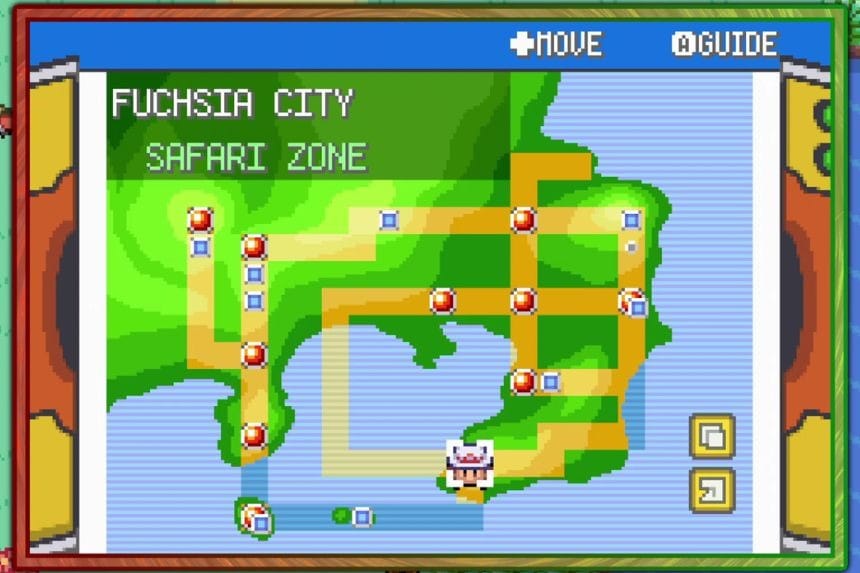Select the Indigo Plateau red marker
This screenshot has width=860, height=573.
(x=200, y=220)
